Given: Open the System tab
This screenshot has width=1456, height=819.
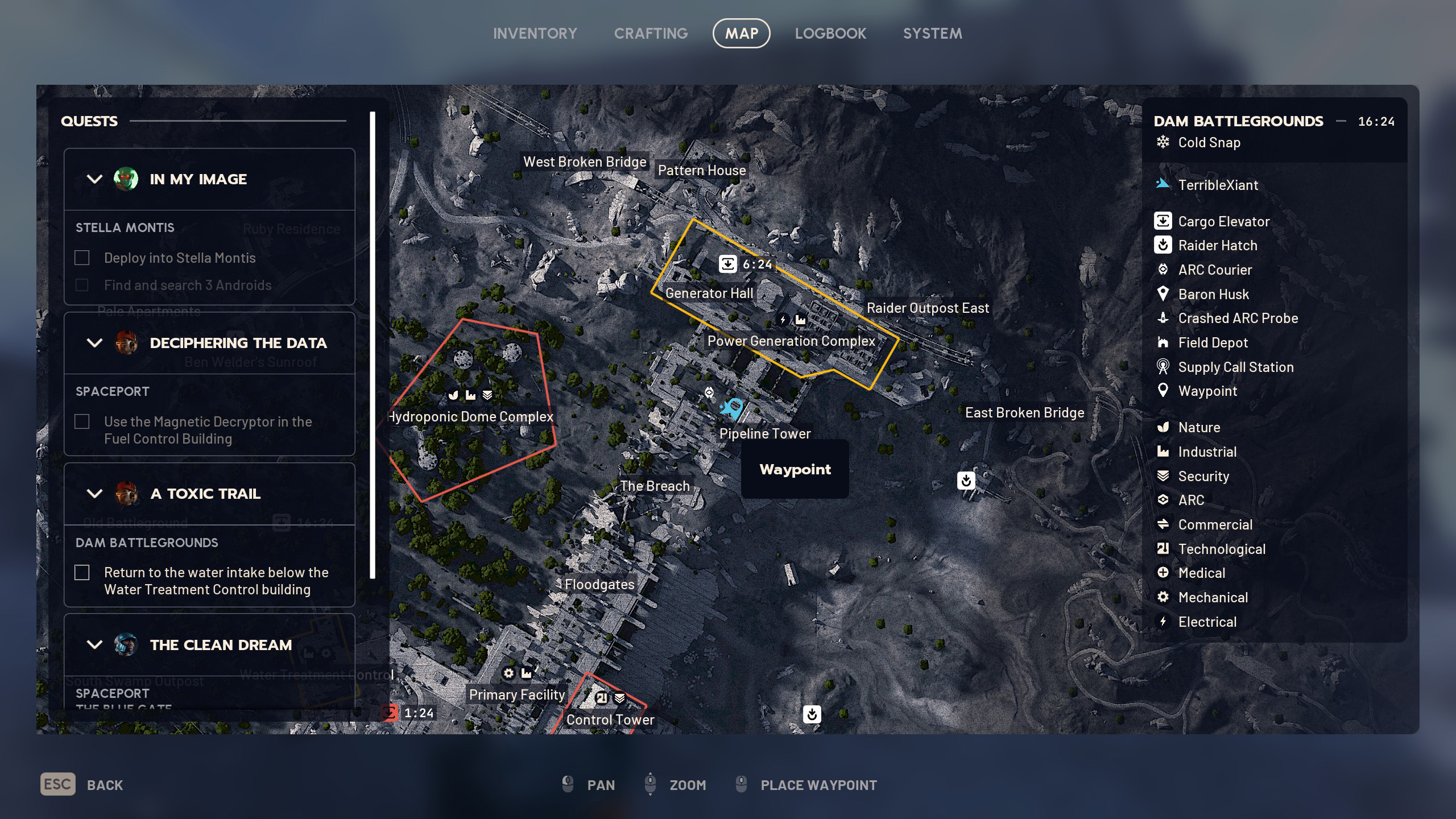Looking at the screenshot, I should click(932, 34).
